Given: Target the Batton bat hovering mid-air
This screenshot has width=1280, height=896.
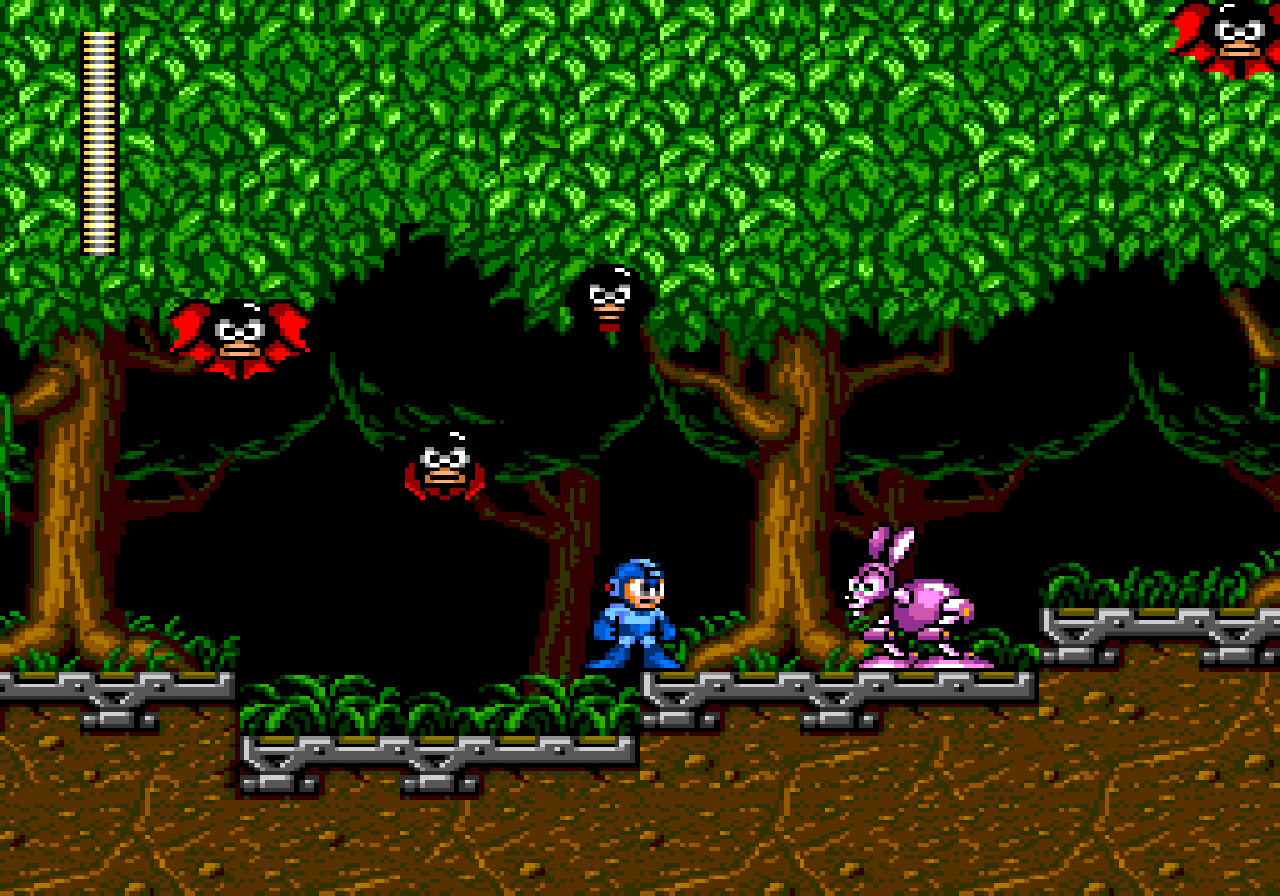Looking at the screenshot, I should tap(445, 465).
